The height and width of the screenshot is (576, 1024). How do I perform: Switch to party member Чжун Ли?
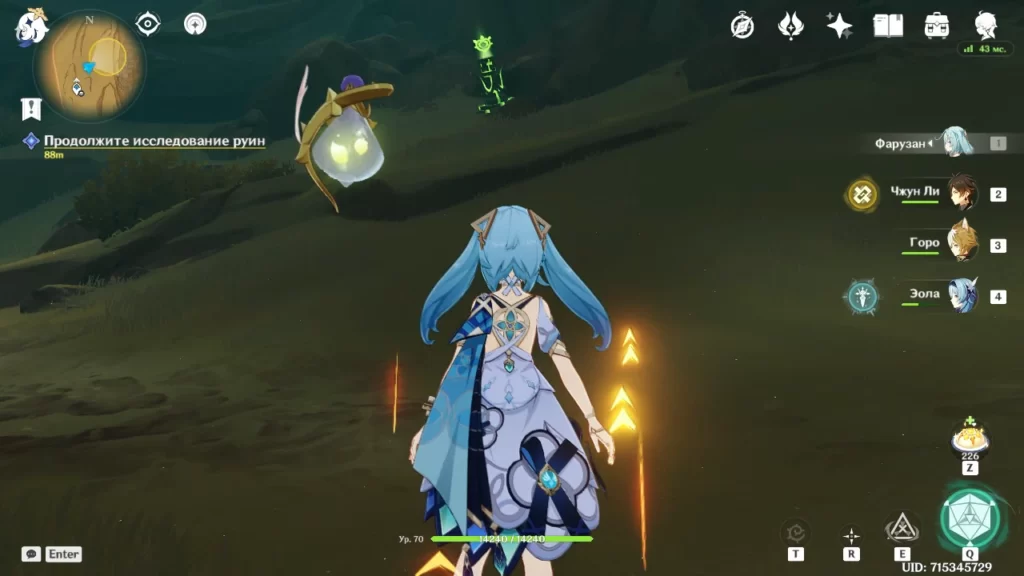coord(961,194)
